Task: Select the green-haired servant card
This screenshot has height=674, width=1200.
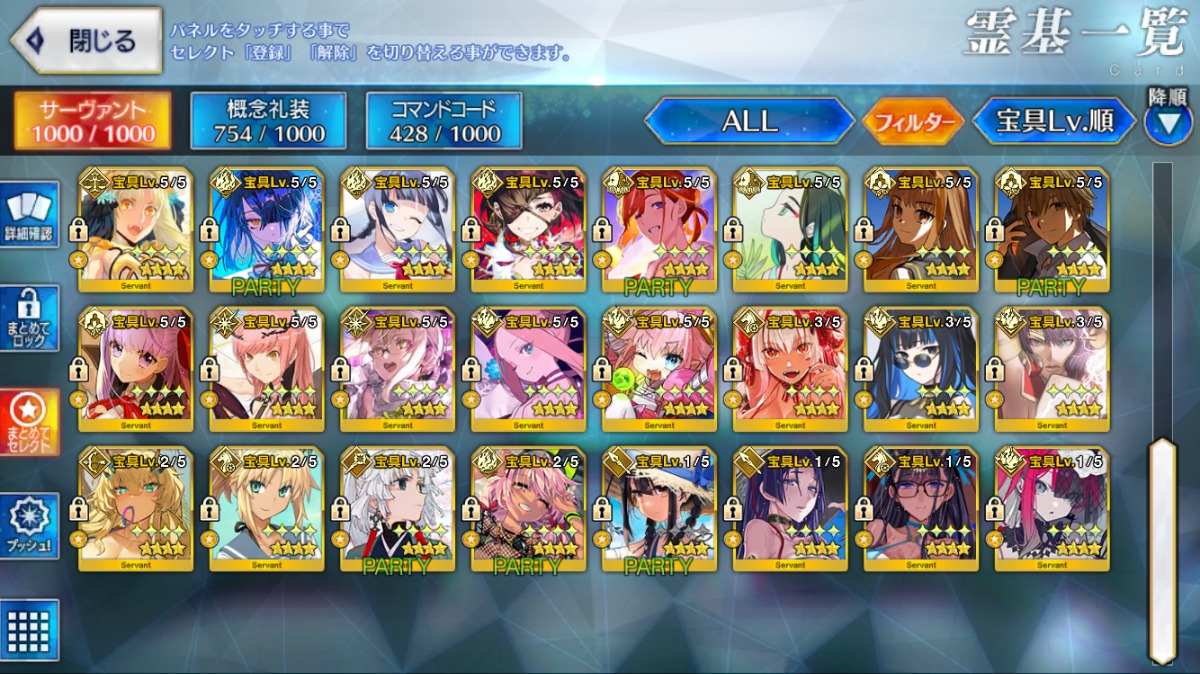Action: pos(790,229)
